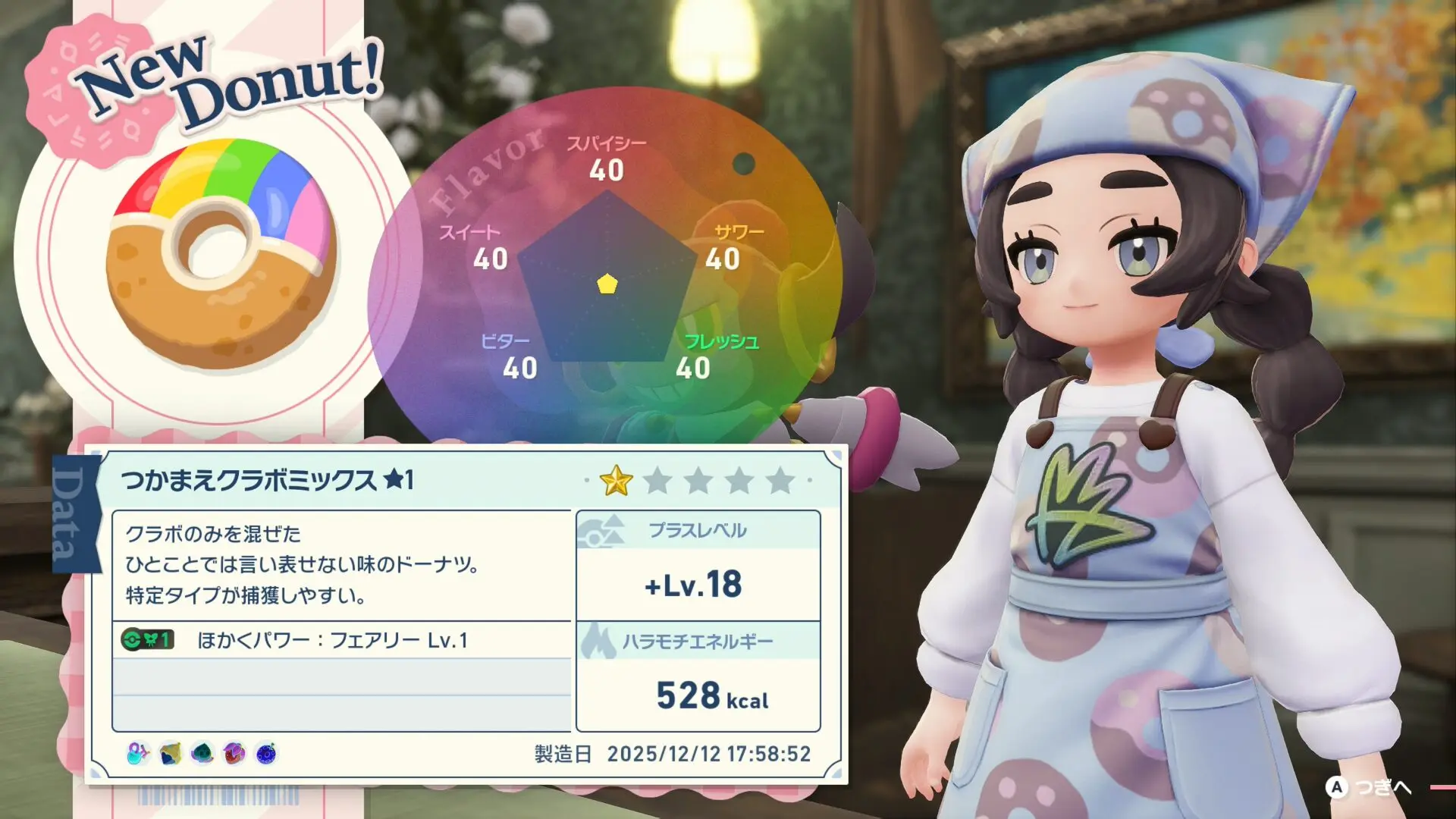Viewport: 1456px width, 819px height.
Task: Select the Data side tab
Action: click(76, 514)
